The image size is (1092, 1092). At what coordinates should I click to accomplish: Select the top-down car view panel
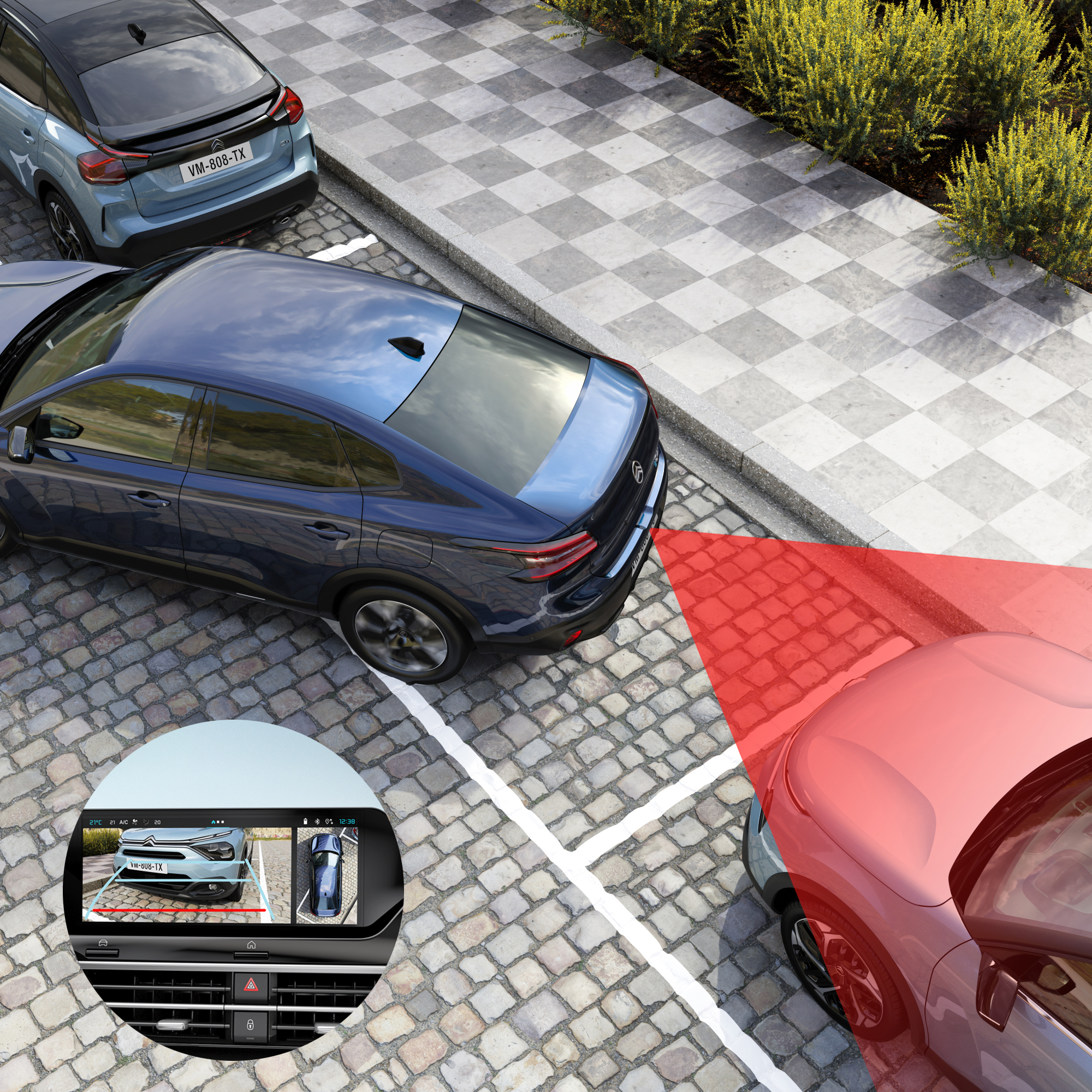tap(327, 876)
